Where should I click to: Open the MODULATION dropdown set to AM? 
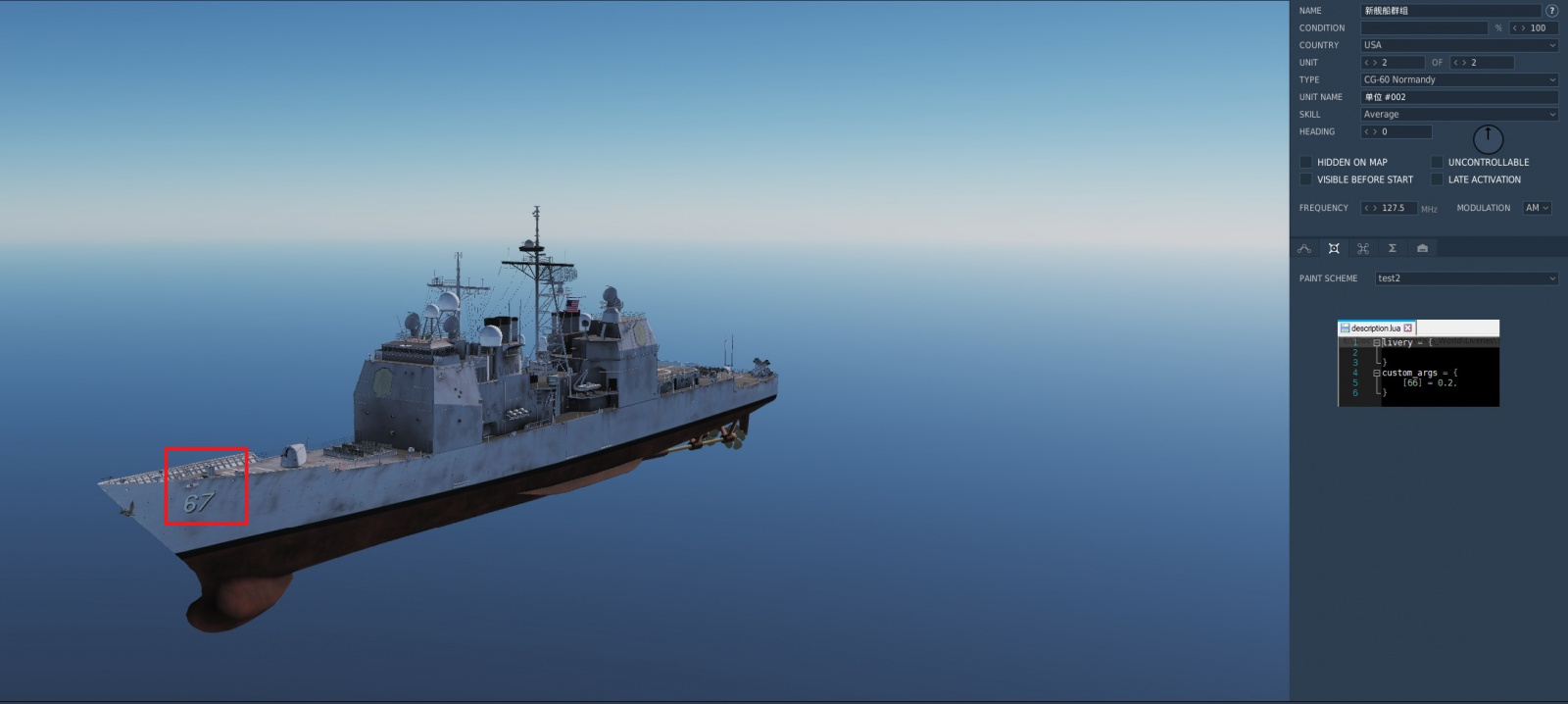1536,208
